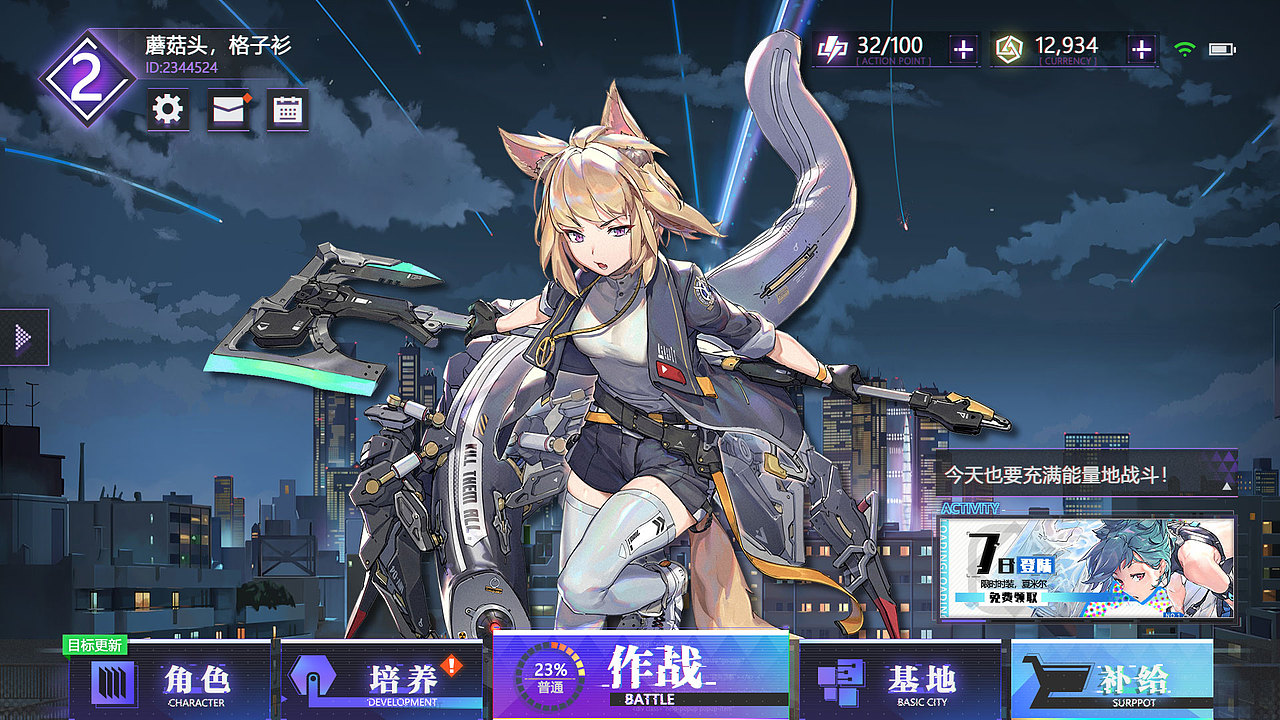Image resolution: width=1280 pixels, height=720 pixels.
Task: Open the 补给 supply shop
Action: (1112, 682)
